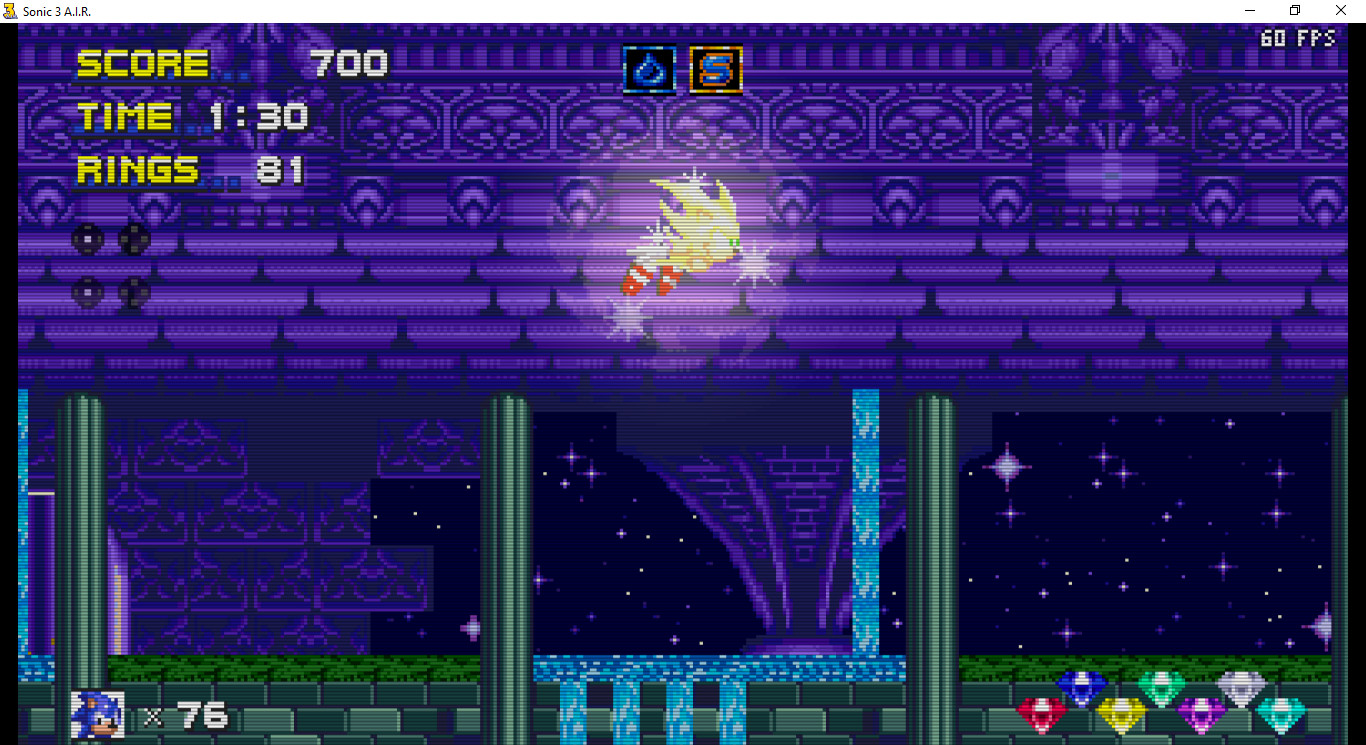Click the purple Chaos Emerald

(x=1203, y=712)
